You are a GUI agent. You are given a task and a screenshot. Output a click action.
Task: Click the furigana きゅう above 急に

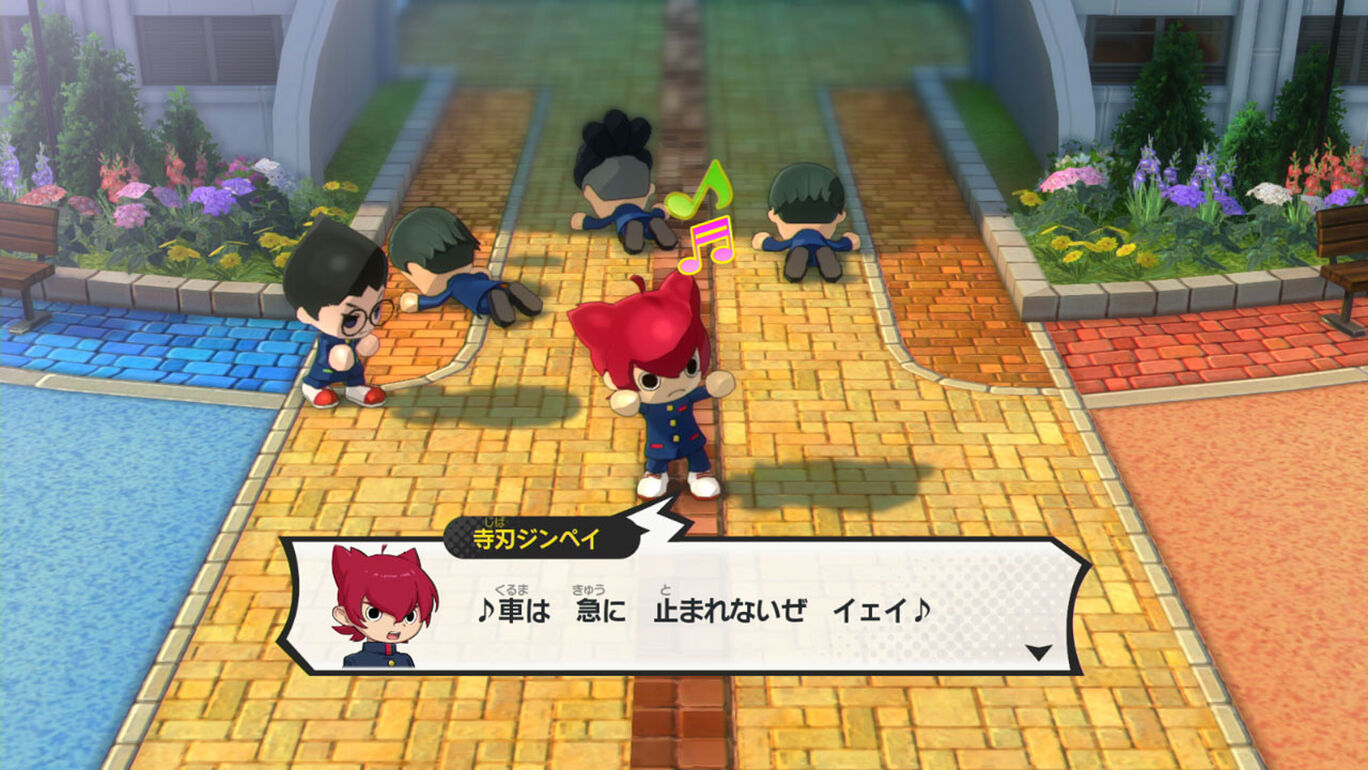[x=585, y=591]
